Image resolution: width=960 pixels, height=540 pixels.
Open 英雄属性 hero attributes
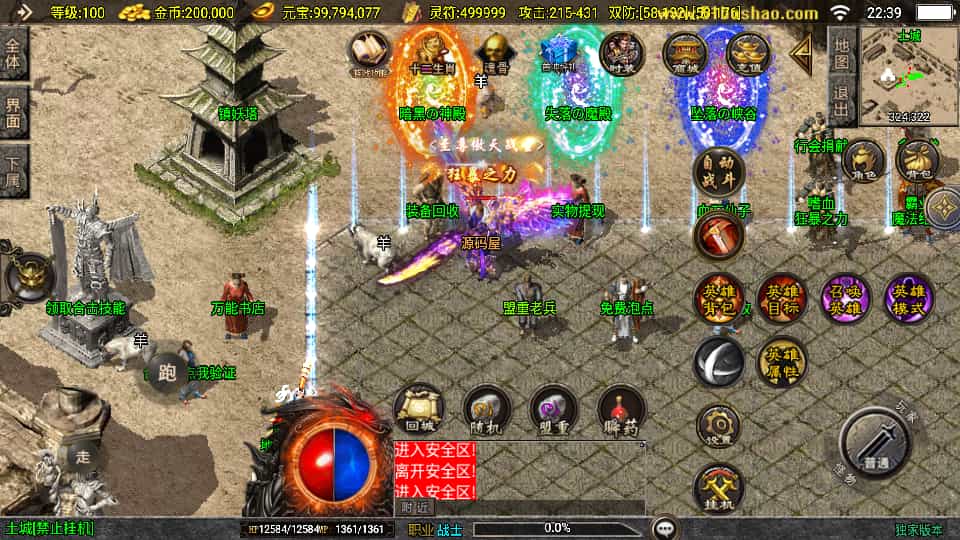(x=781, y=362)
